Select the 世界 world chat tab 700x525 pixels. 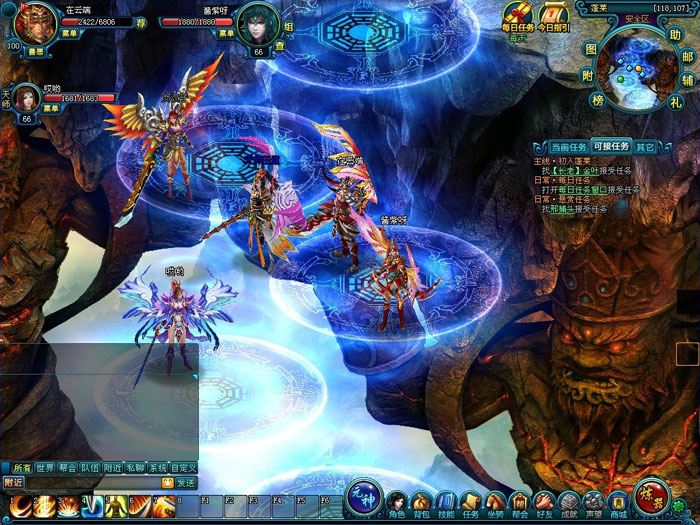point(45,467)
